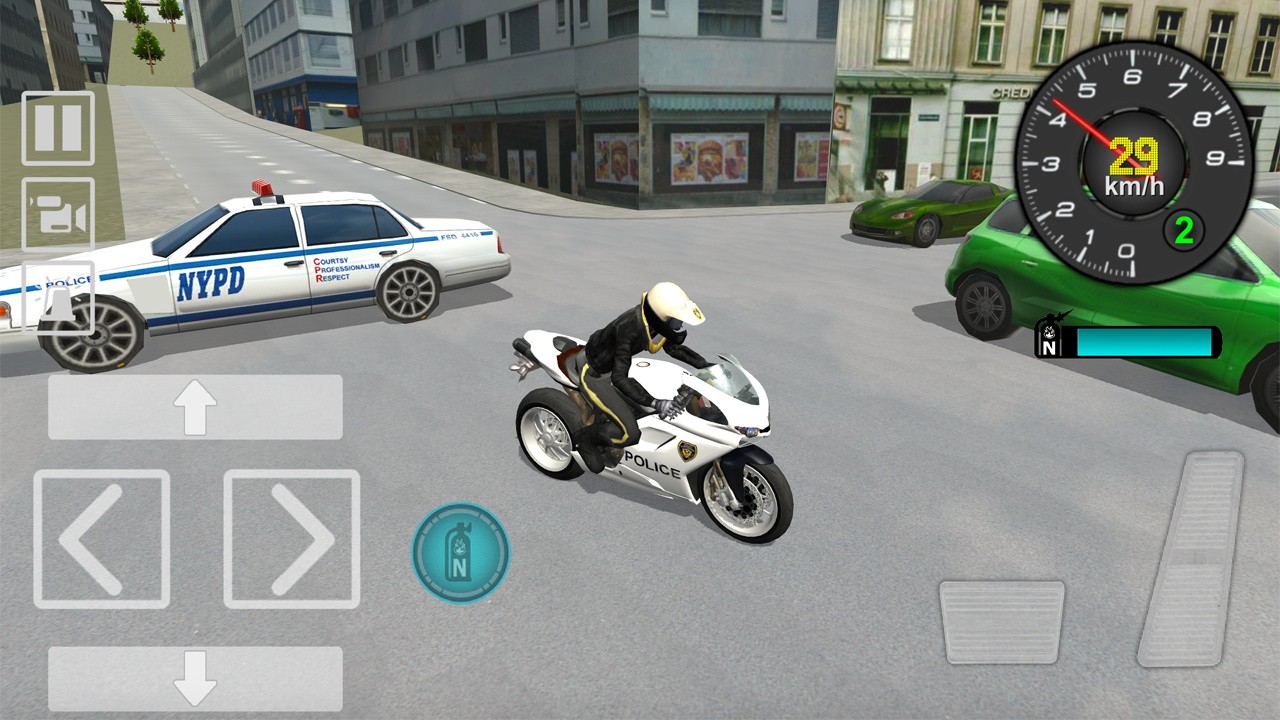The image size is (1280, 720).
Task: Tap the ring around the nitro gauge
Action: (459, 513)
